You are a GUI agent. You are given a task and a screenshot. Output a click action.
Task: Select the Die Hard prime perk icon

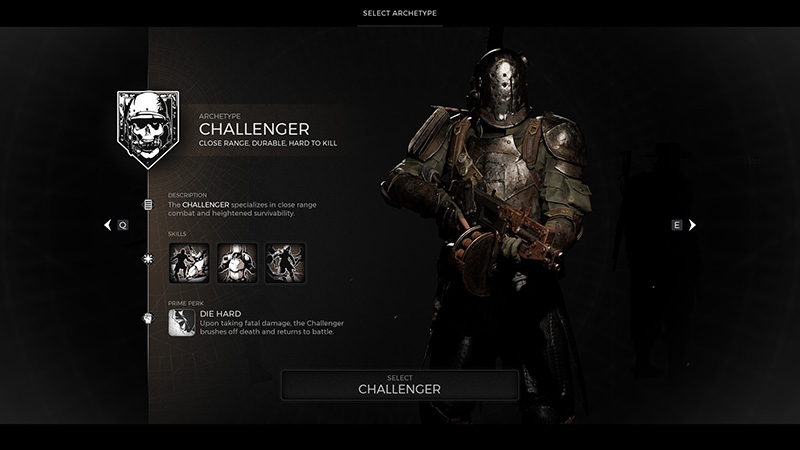[x=182, y=322]
